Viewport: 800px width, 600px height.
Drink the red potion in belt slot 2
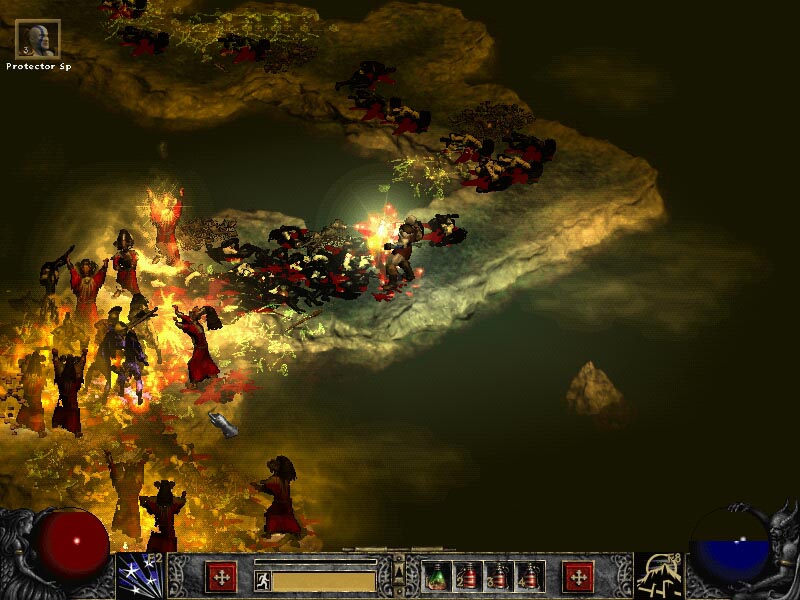point(466,576)
